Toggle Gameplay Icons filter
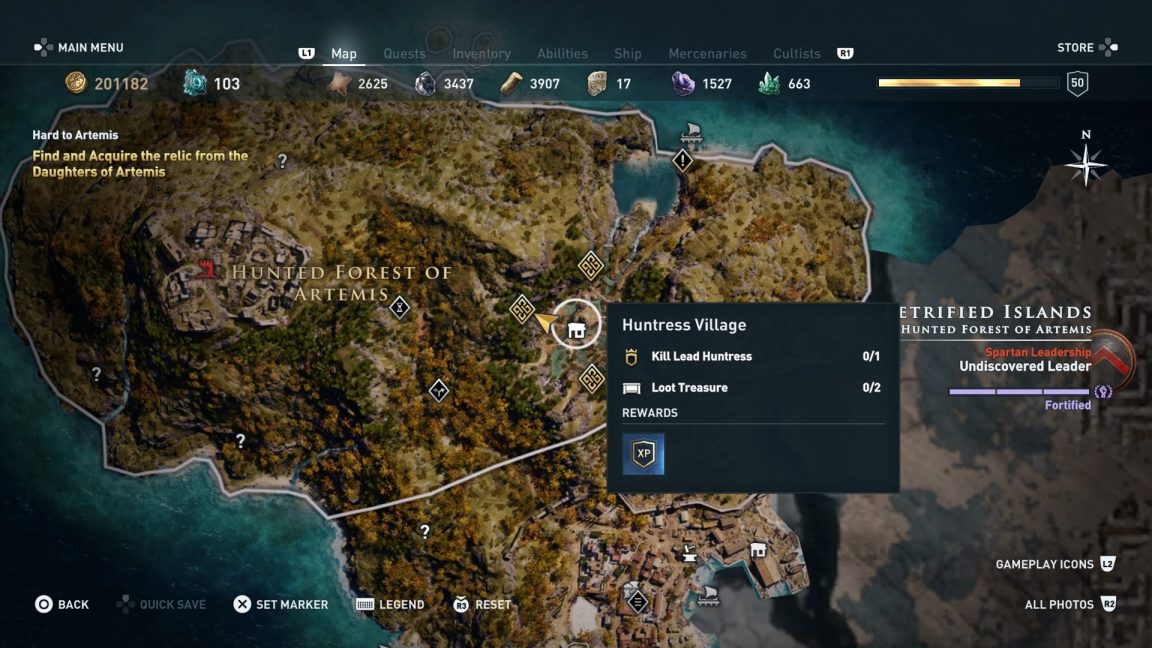This screenshot has width=1152, height=648. tap(1055, 564)
